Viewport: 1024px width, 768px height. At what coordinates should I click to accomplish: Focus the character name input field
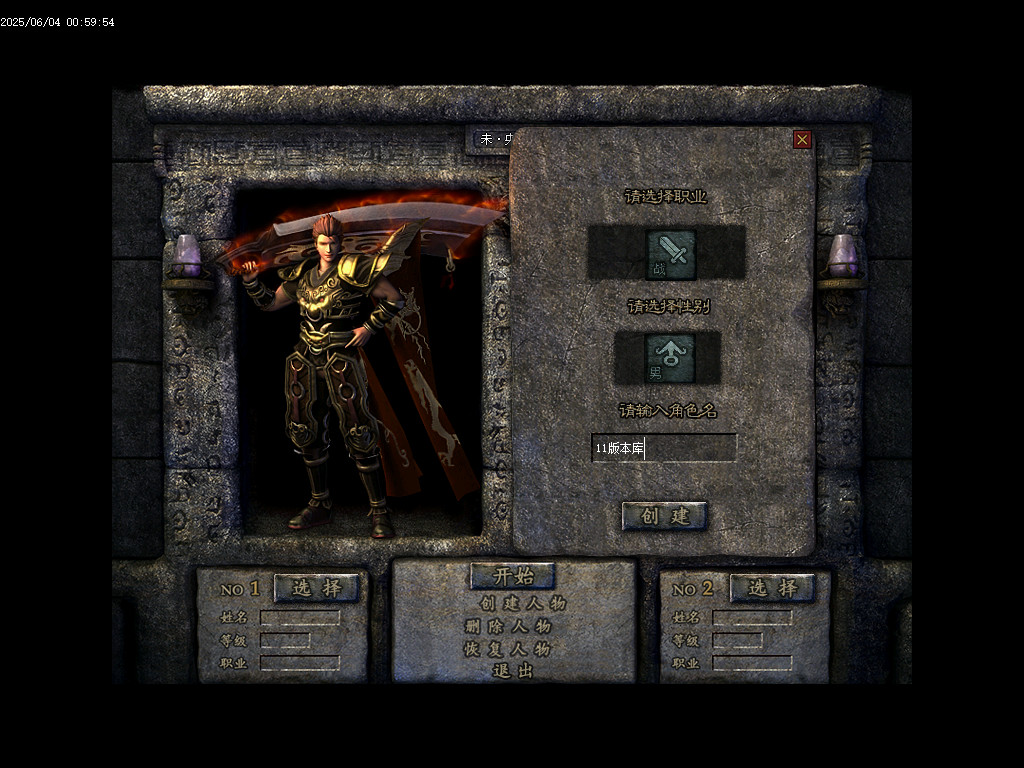[x=664, y=448]
